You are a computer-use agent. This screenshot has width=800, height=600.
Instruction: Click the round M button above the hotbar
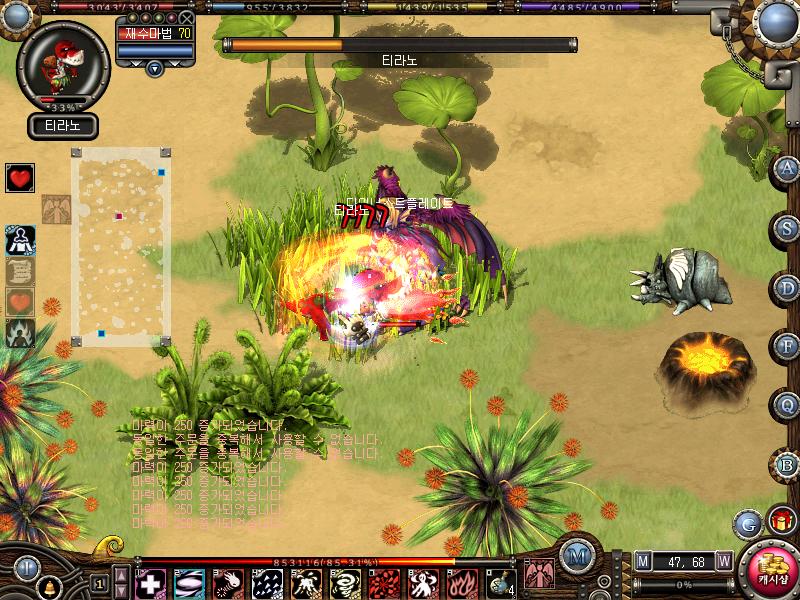tap(575, 556)
